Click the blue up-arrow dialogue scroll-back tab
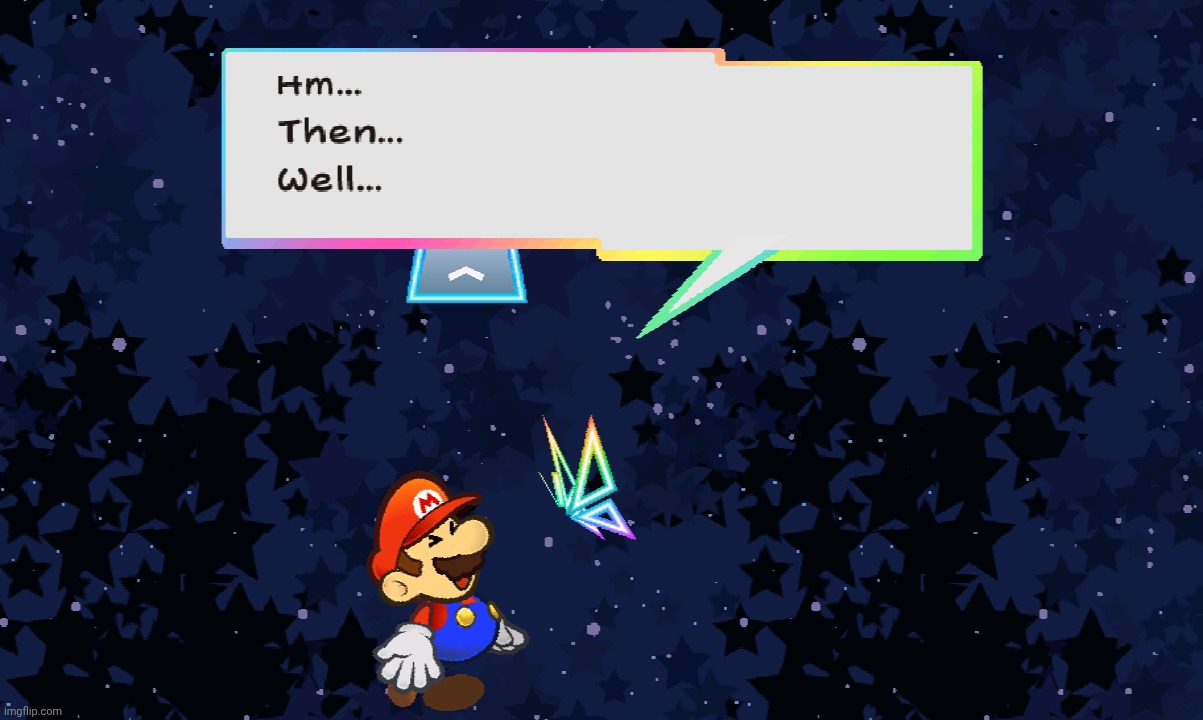 point(466,275)
